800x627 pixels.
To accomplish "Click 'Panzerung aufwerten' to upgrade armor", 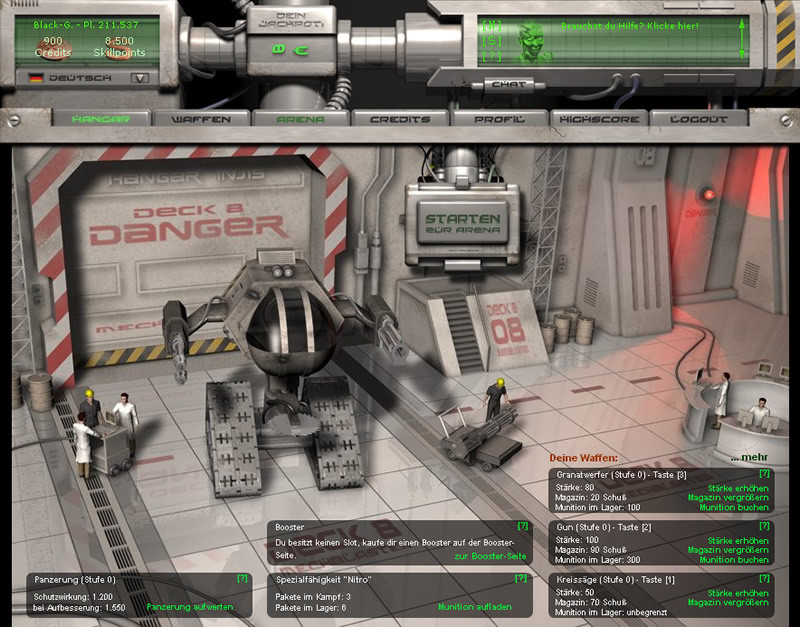I will coord(190,607).
